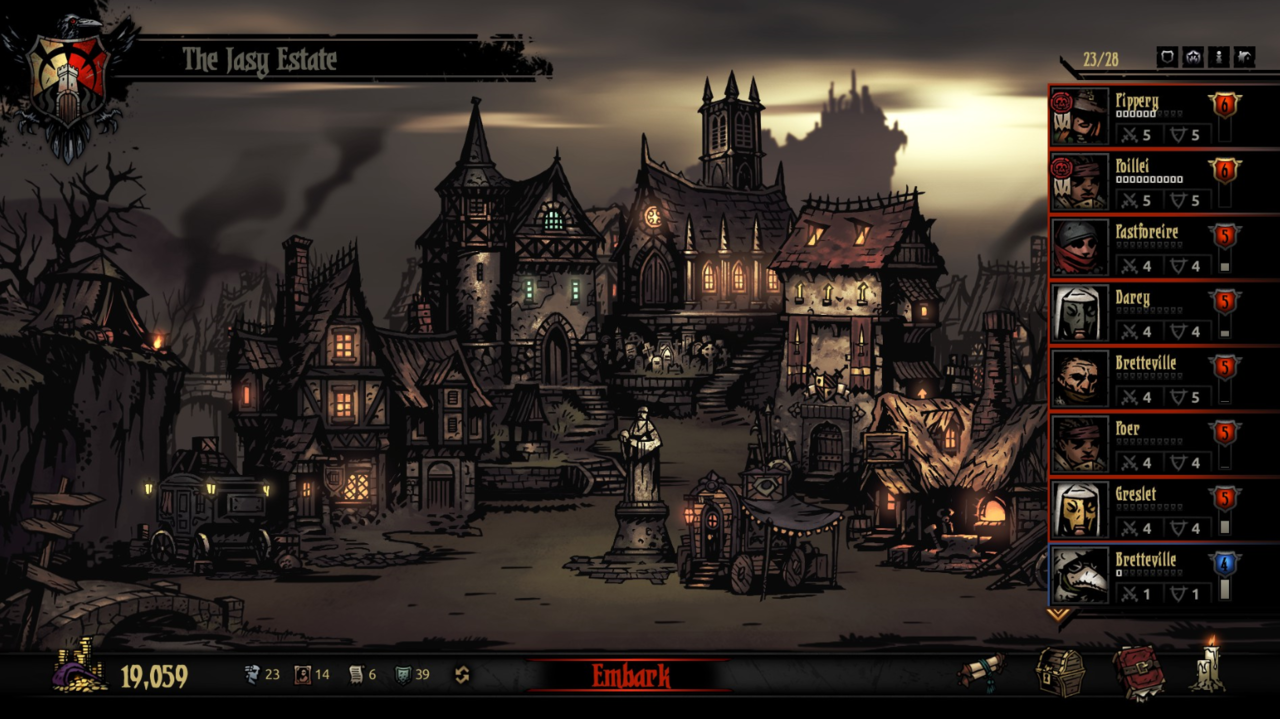
Task: Sort roster using the standing figure icon
Action: click(1219, 57)
